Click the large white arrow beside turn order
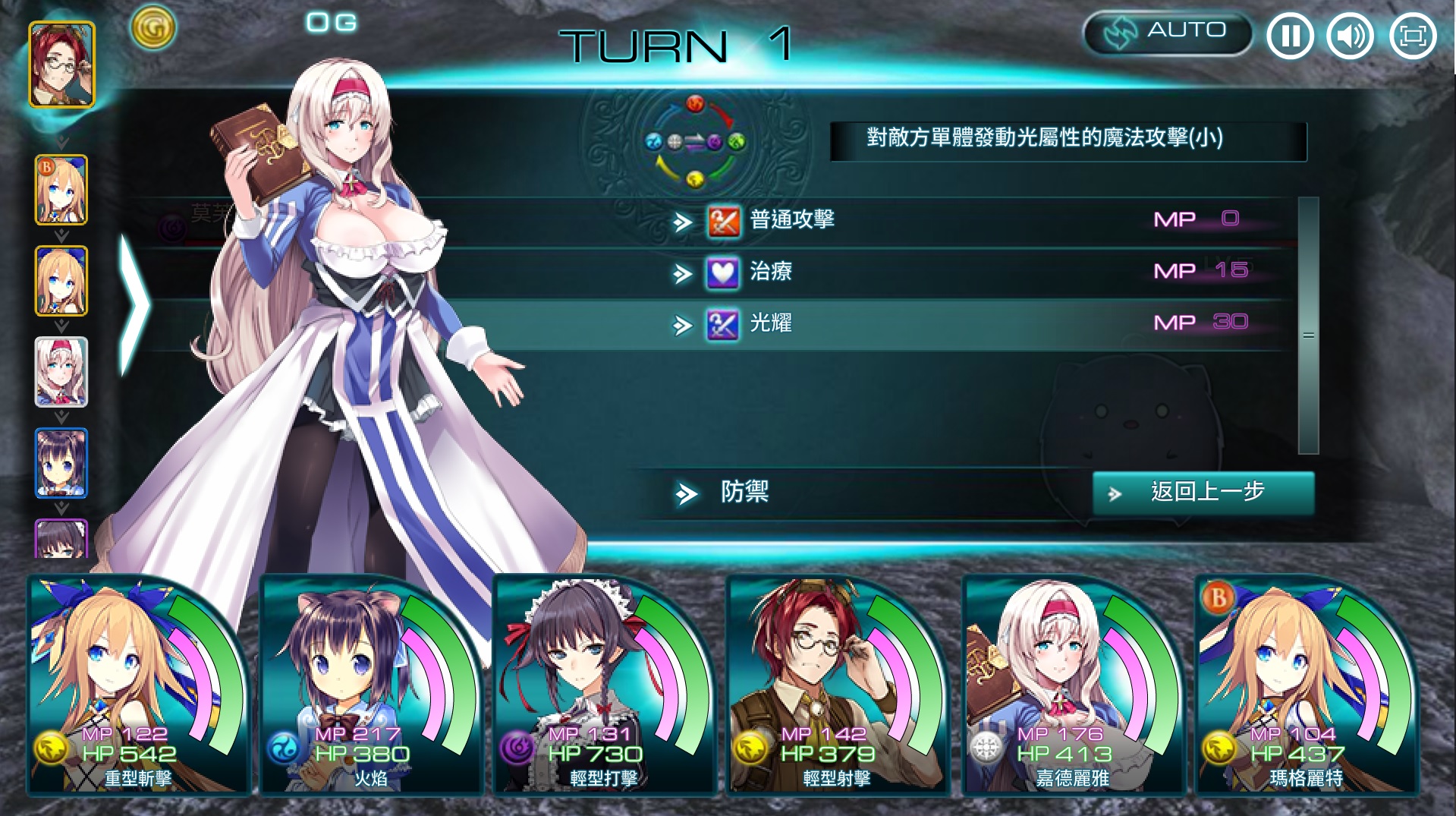1456x816 pixels. (x=135, y=304)
